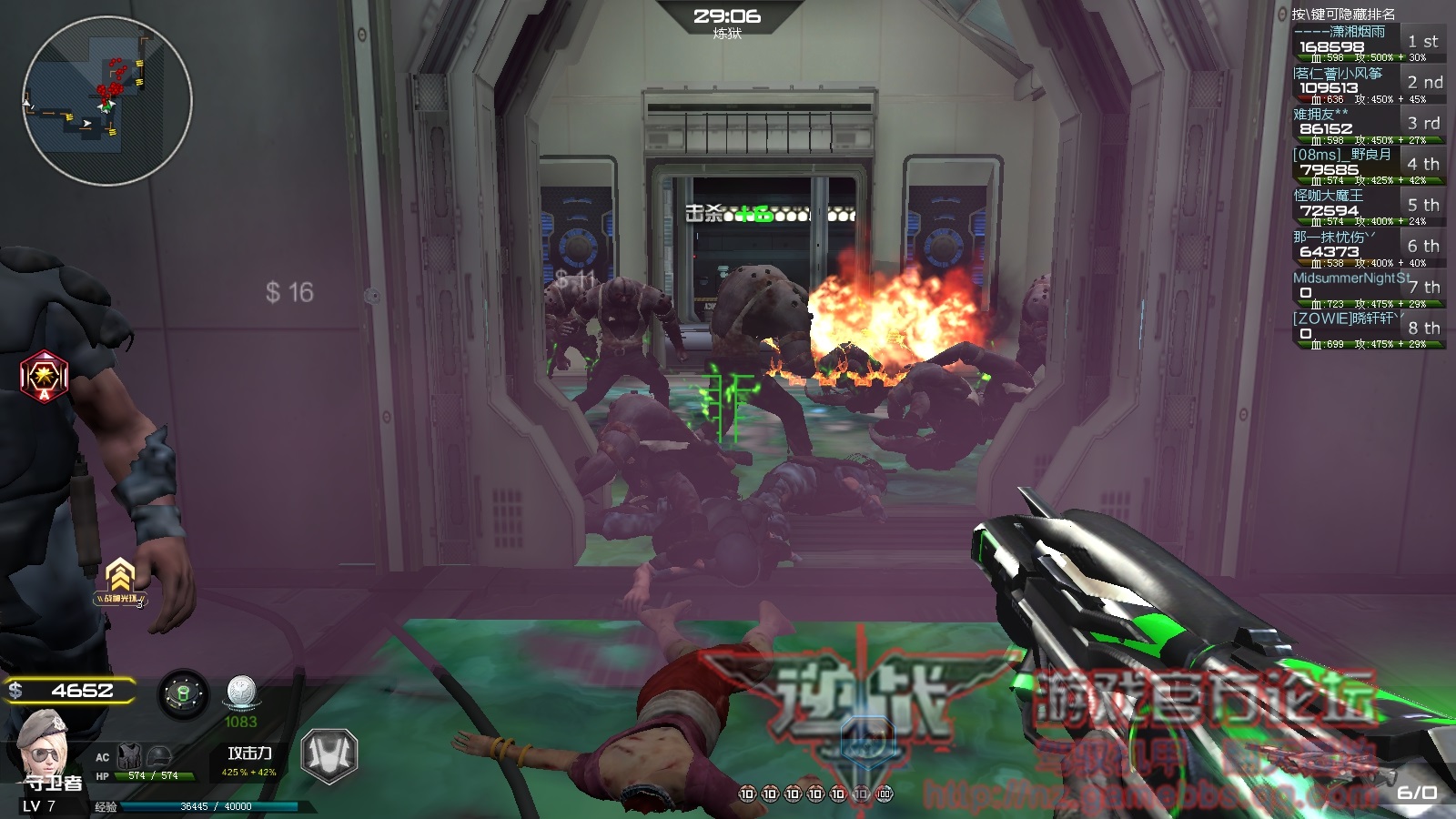Click the gold chevron rank emblem
The image size is (1456, 819).
click(120, 578)
